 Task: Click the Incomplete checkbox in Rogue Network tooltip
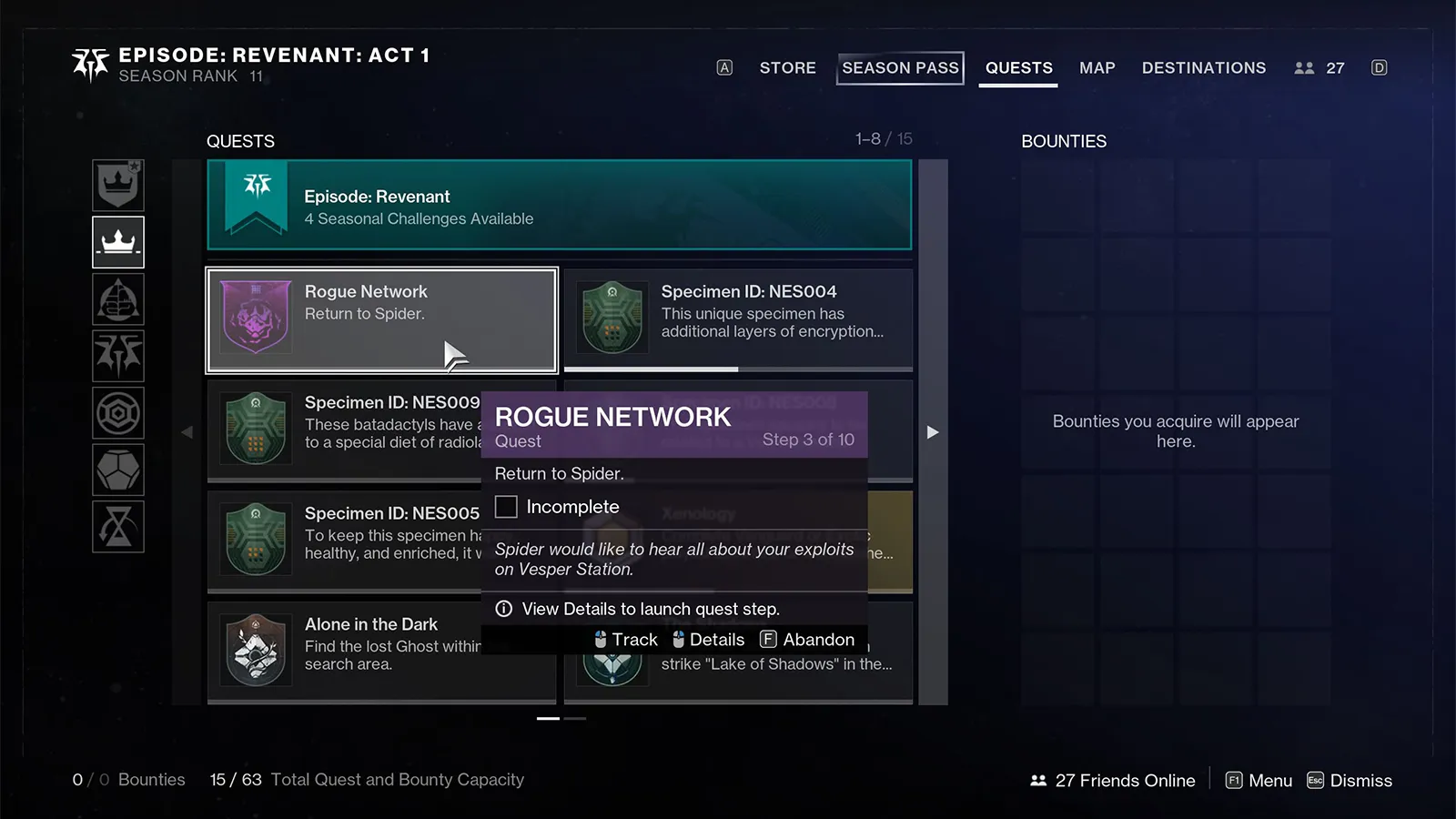coord(506,506)
